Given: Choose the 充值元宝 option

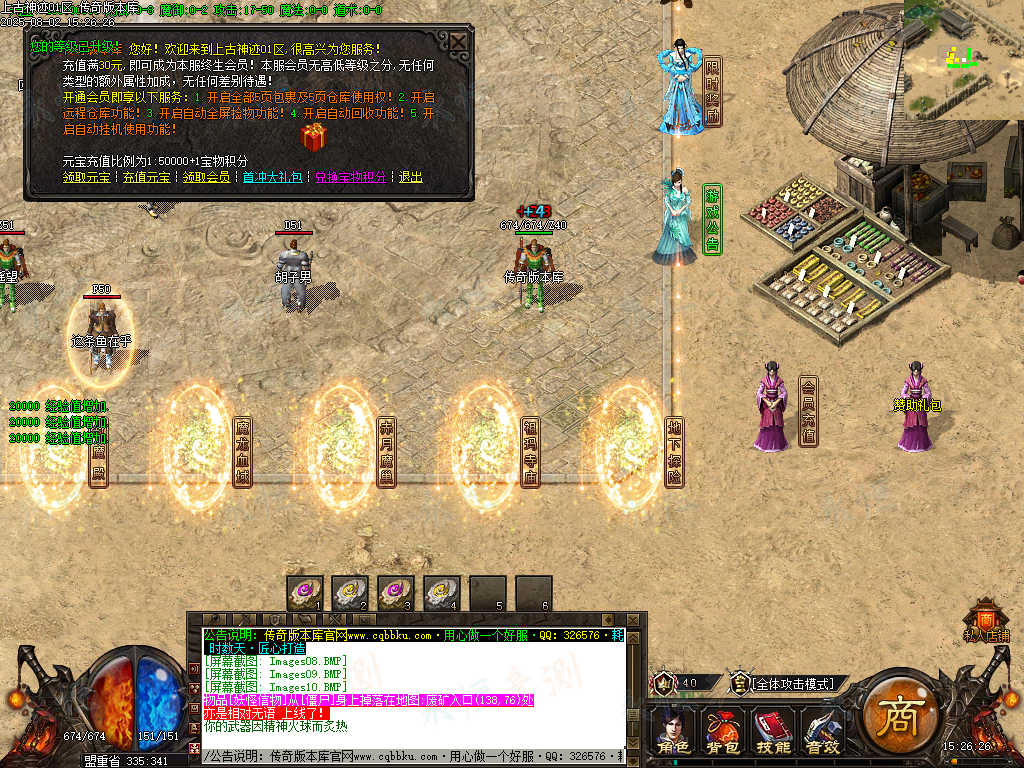Looking at the screenshot, I should coord(146,177).
